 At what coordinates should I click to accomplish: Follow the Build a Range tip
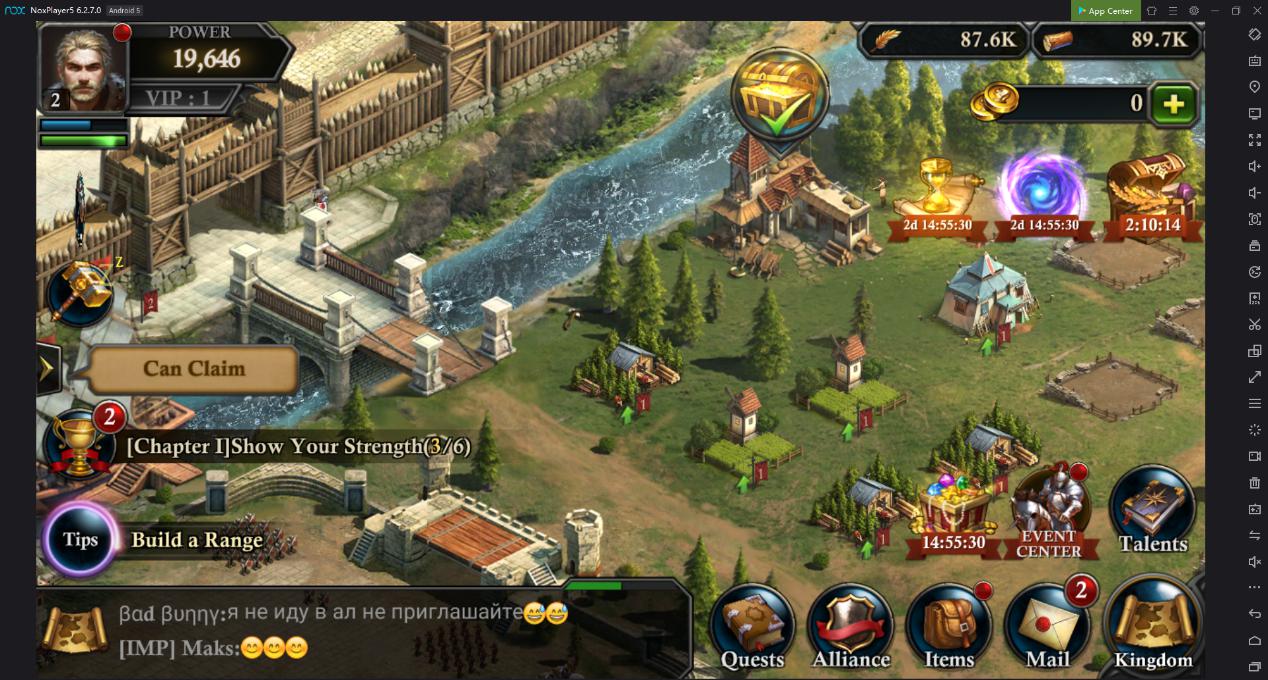197,541
